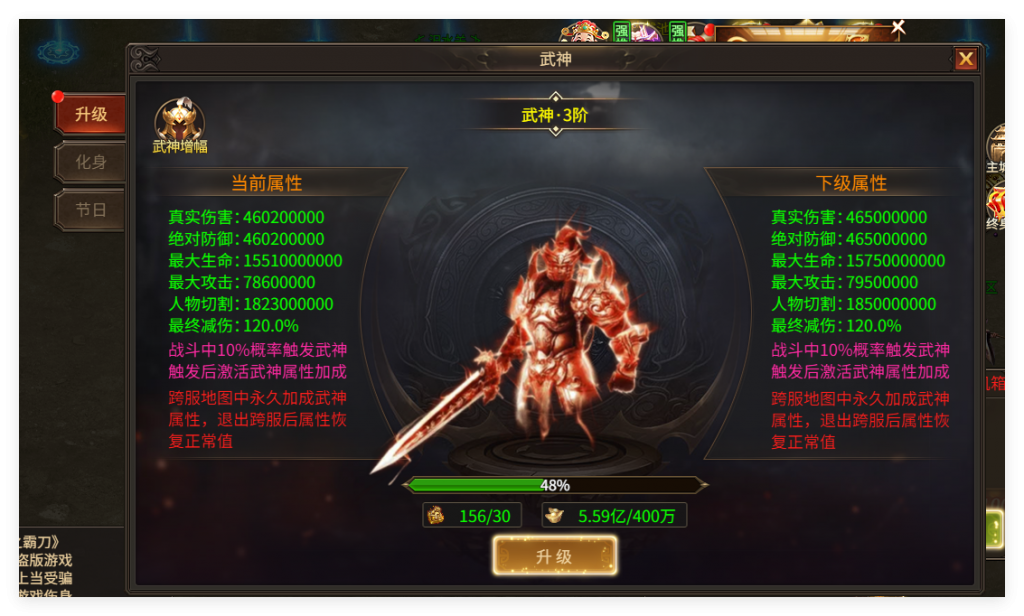Select the 升级 side tab
1024x616 pixels.
pyautogui.click(x=91, y=114)
